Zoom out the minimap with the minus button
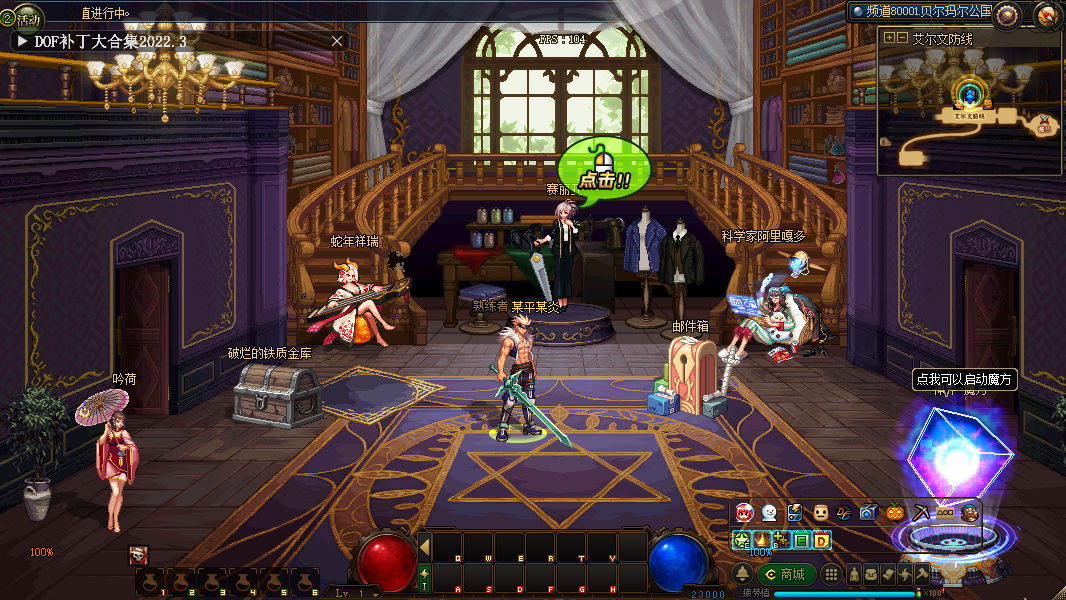The height and width of the screenshot is (600, 1066). pyautogui.click(x=902, y=38)
